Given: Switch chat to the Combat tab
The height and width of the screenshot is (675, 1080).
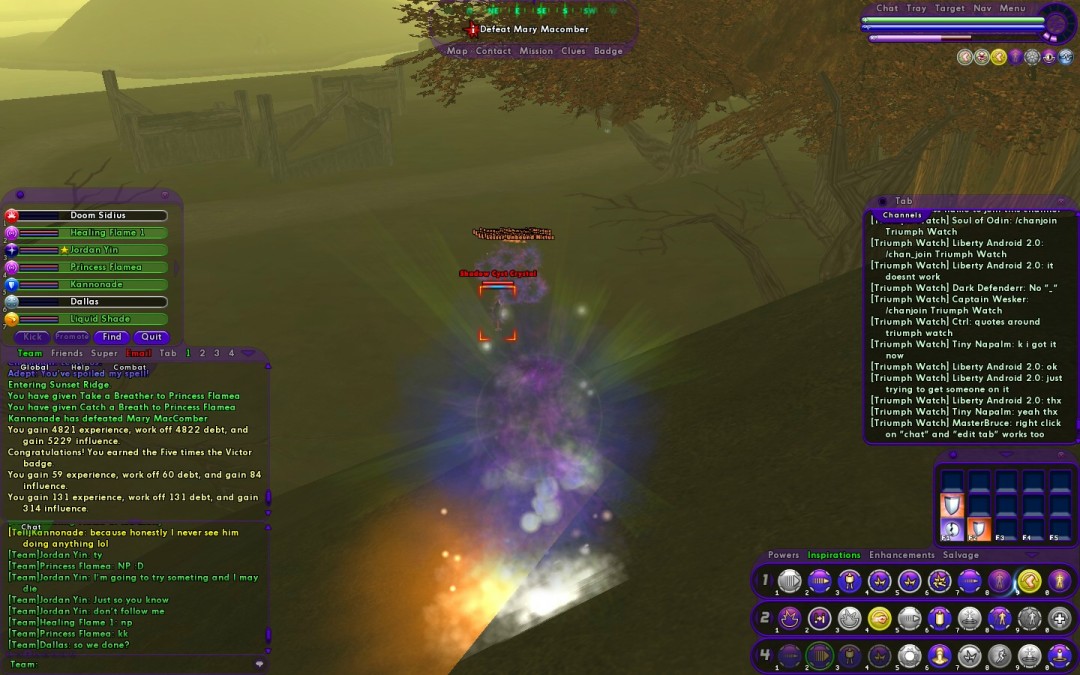Looking at the screenshot, I should coord(129,367).
